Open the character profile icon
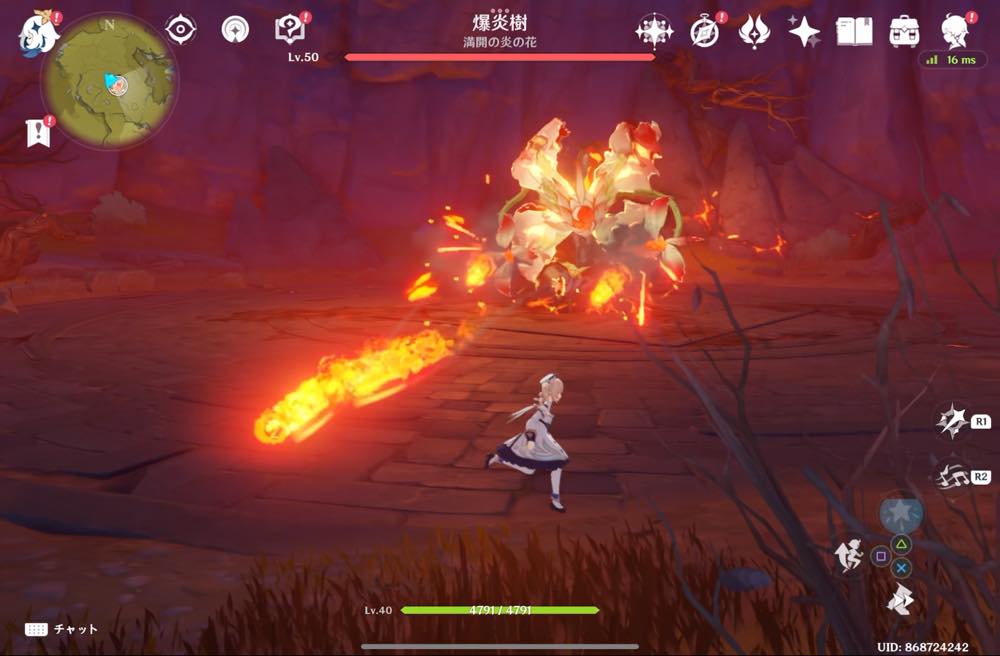 954,31
